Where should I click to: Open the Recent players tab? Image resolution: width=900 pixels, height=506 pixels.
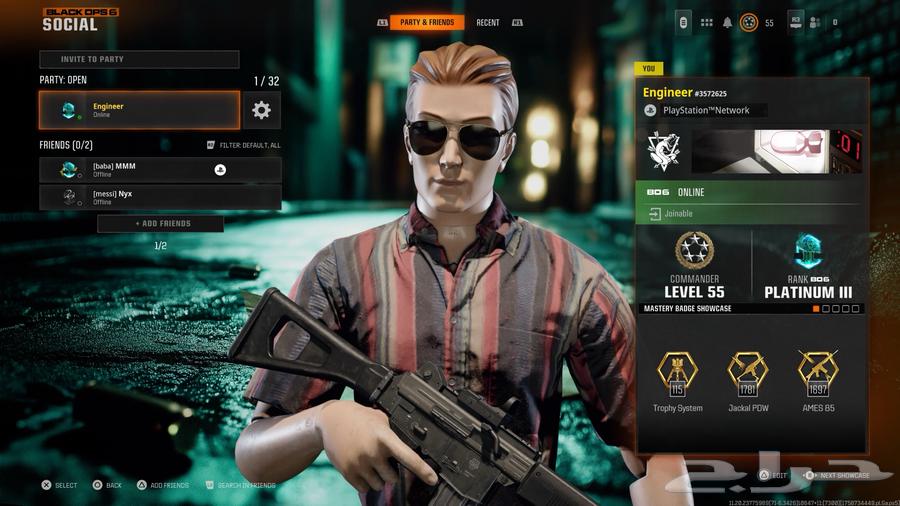[487, 22]
